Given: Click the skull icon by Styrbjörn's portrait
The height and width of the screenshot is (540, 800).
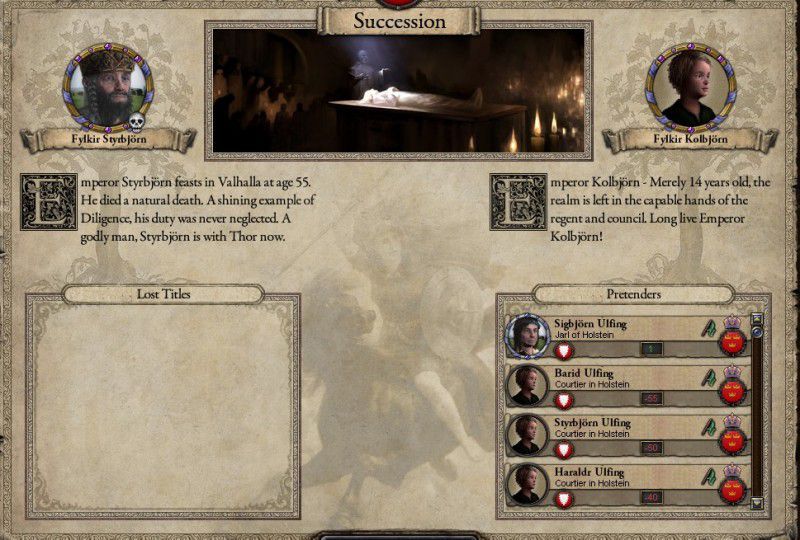Looking at the screenshot, I should 138,123.
